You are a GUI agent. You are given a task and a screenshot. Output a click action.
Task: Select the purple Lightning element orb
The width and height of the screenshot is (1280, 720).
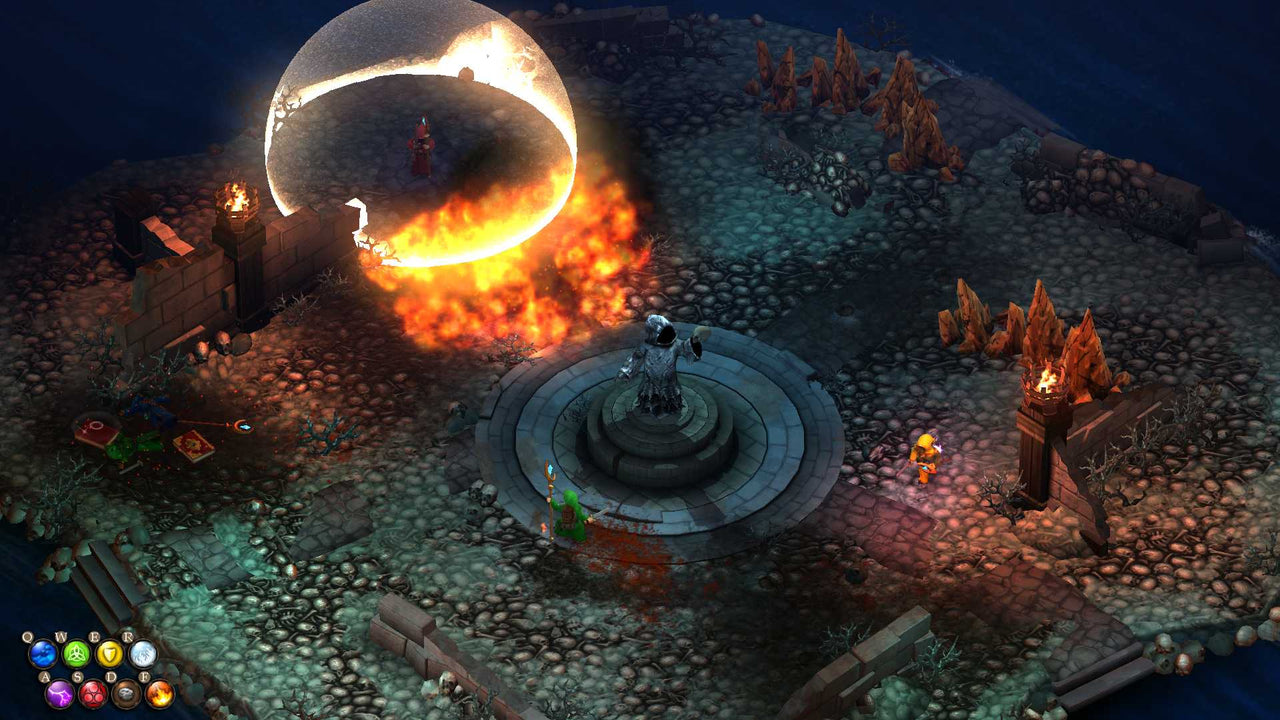click(x=59, y=694)
